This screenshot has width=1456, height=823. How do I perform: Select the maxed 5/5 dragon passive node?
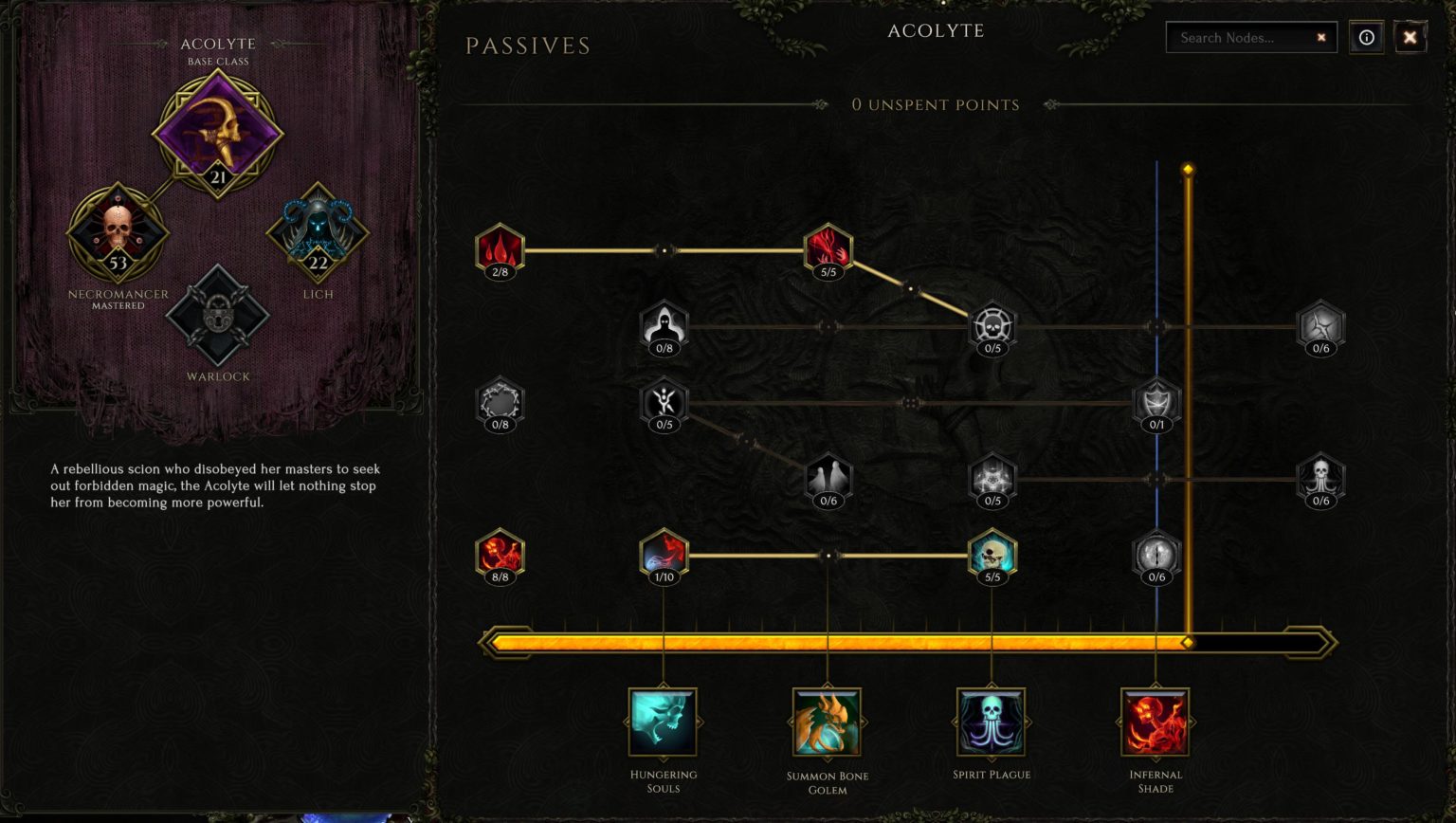tap(828, 249)
